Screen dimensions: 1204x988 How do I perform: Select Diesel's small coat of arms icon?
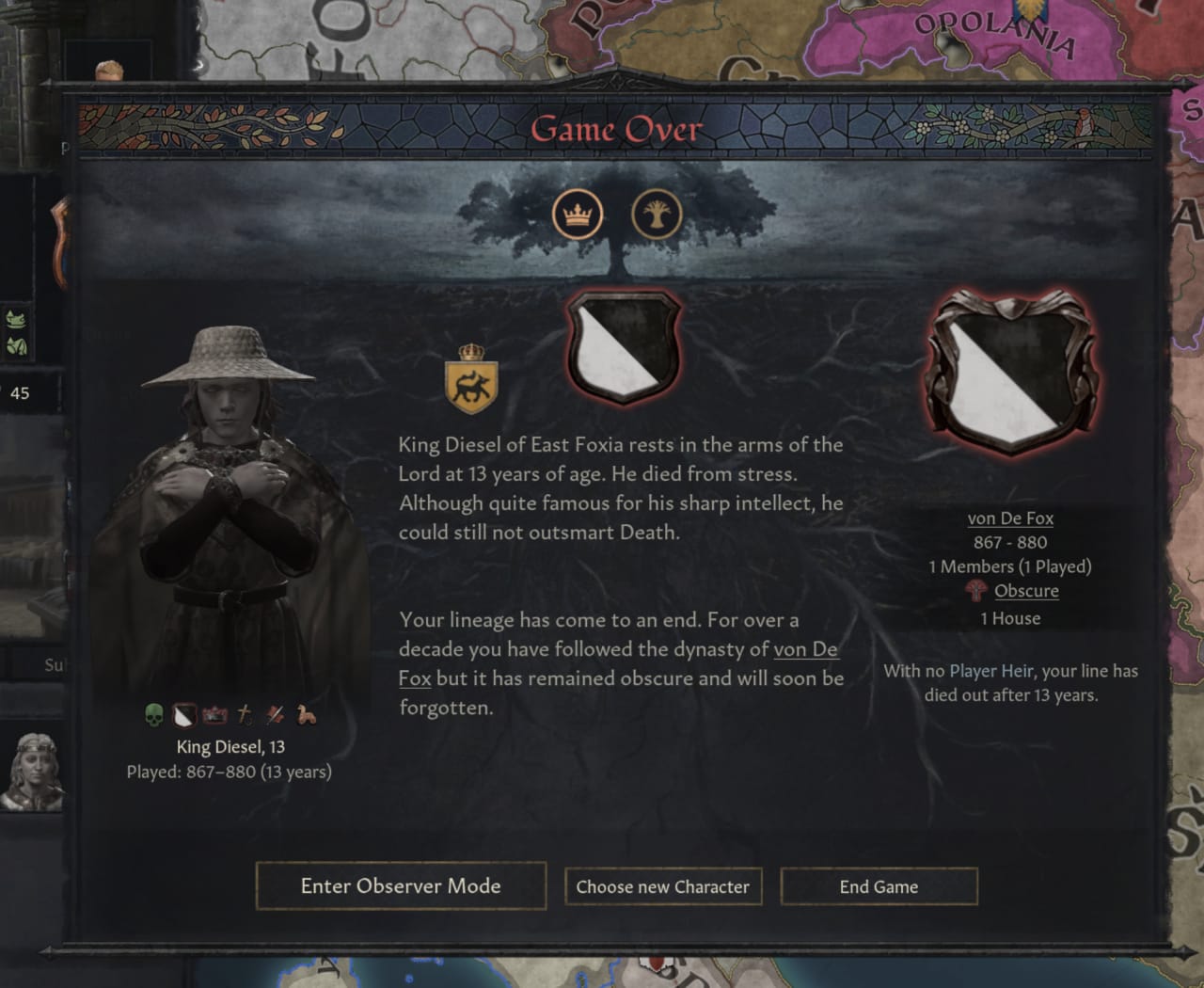183,715
